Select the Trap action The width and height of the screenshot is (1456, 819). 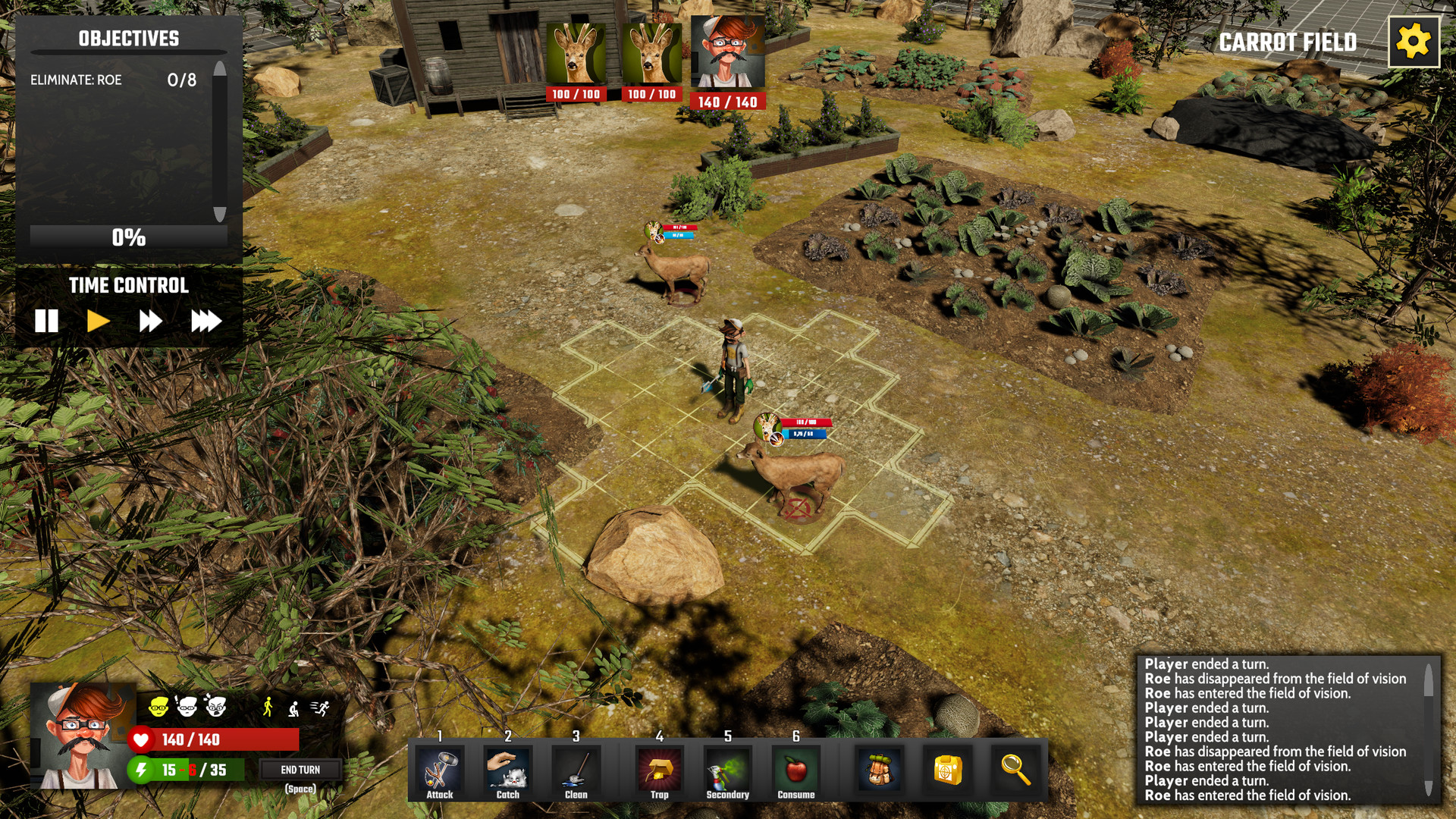pos(659,770)
